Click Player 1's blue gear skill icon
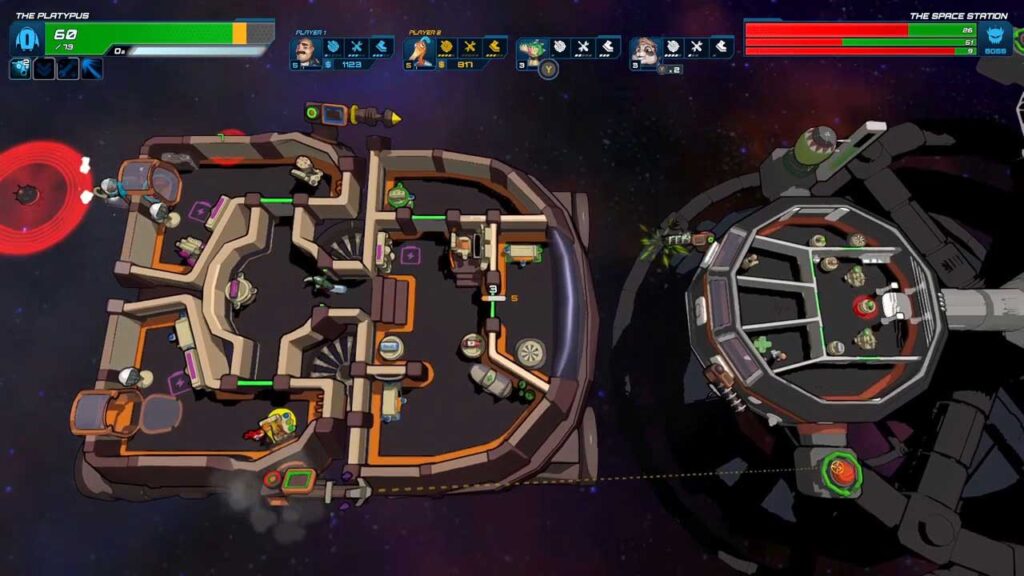The width and height of the screenshot is (1024, 576). (333, 46)
